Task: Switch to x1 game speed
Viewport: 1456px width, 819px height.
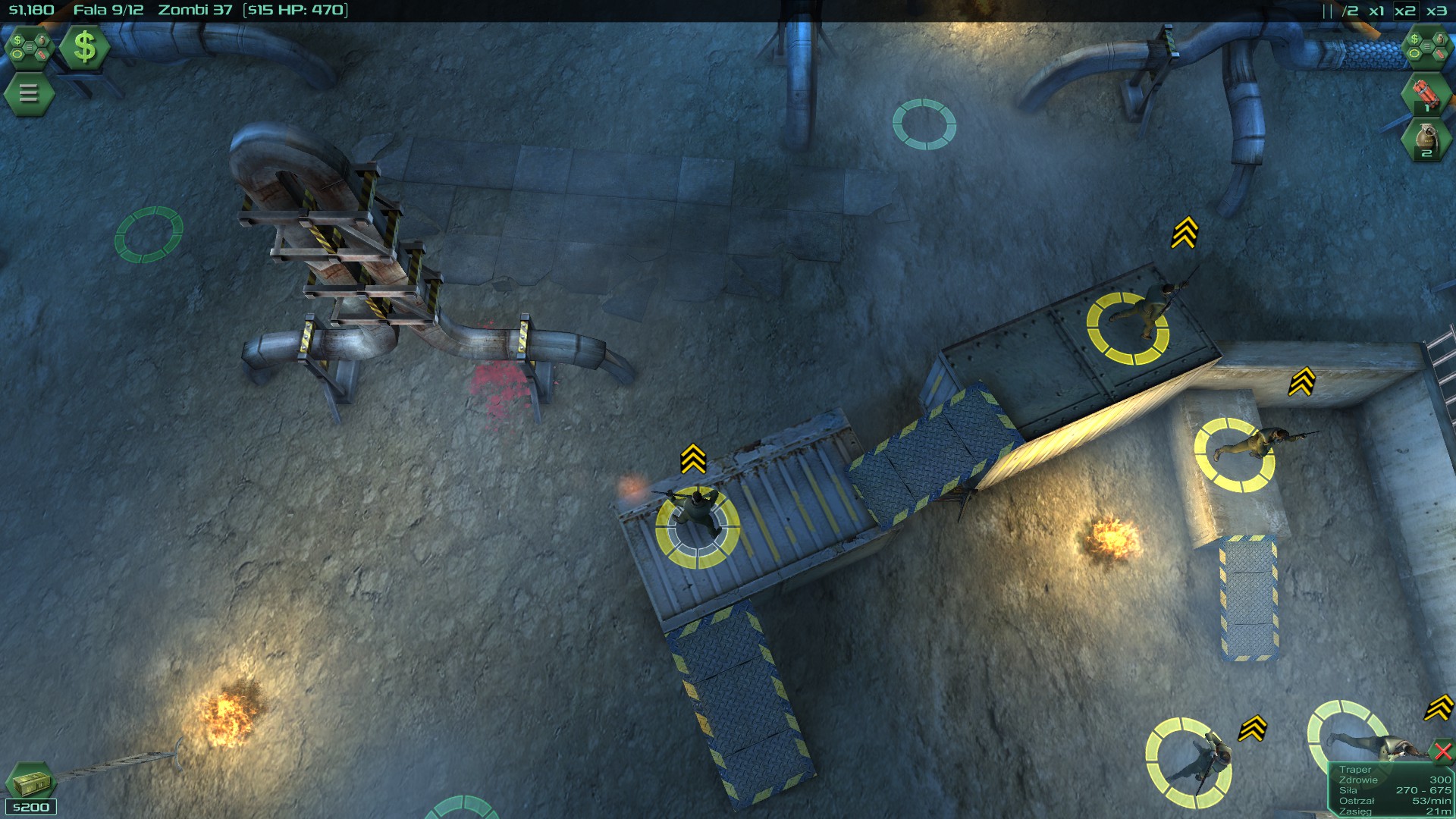Action: pos(1377,11)
